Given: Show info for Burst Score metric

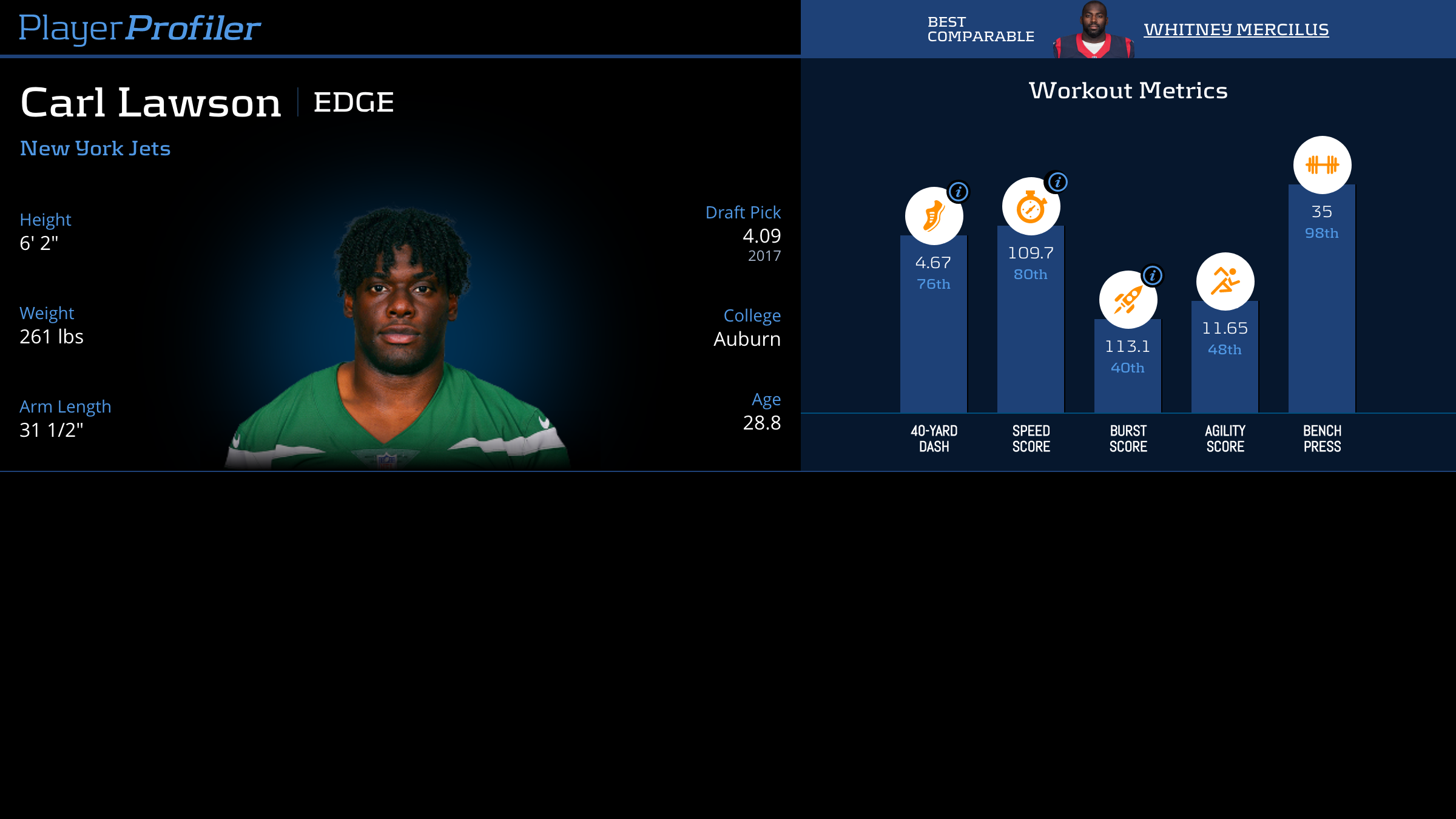Looking at the screenshot, I should 1152,276.
